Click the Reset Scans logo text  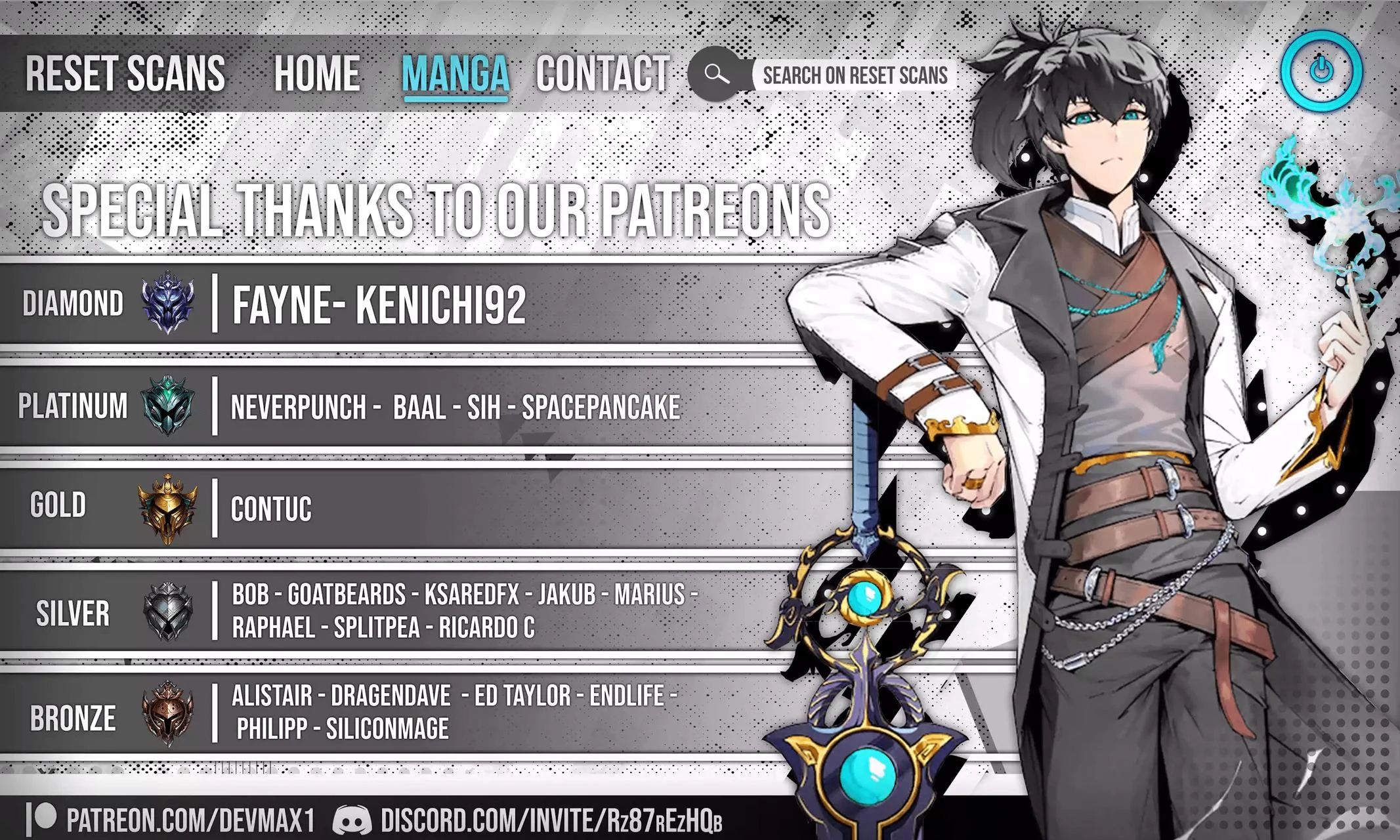pos(125,73)
